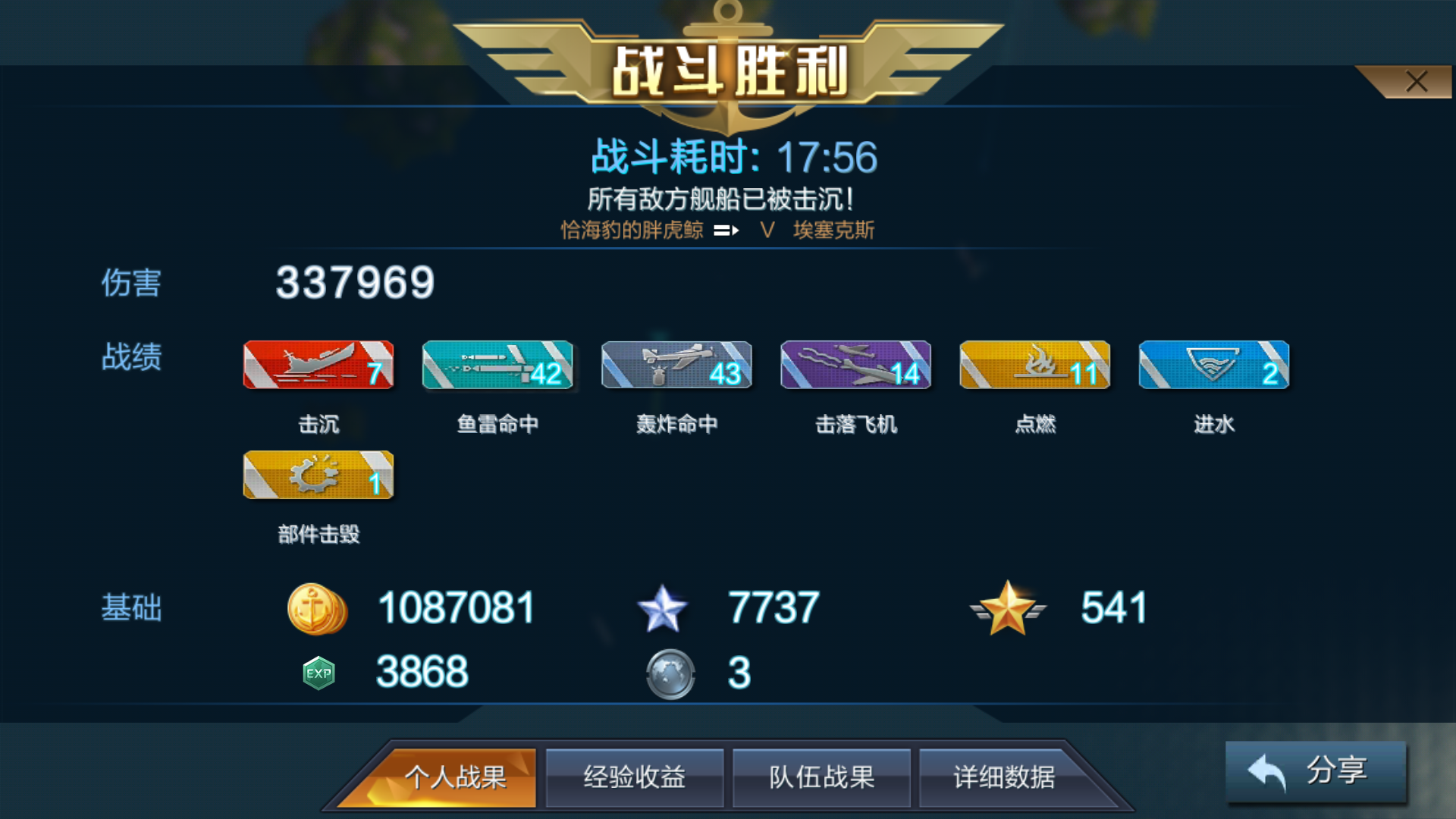Click the gold coin currency icon
Image resolution: width=1456 pixels, height=819 pixels.
click(x=318, y=608)
